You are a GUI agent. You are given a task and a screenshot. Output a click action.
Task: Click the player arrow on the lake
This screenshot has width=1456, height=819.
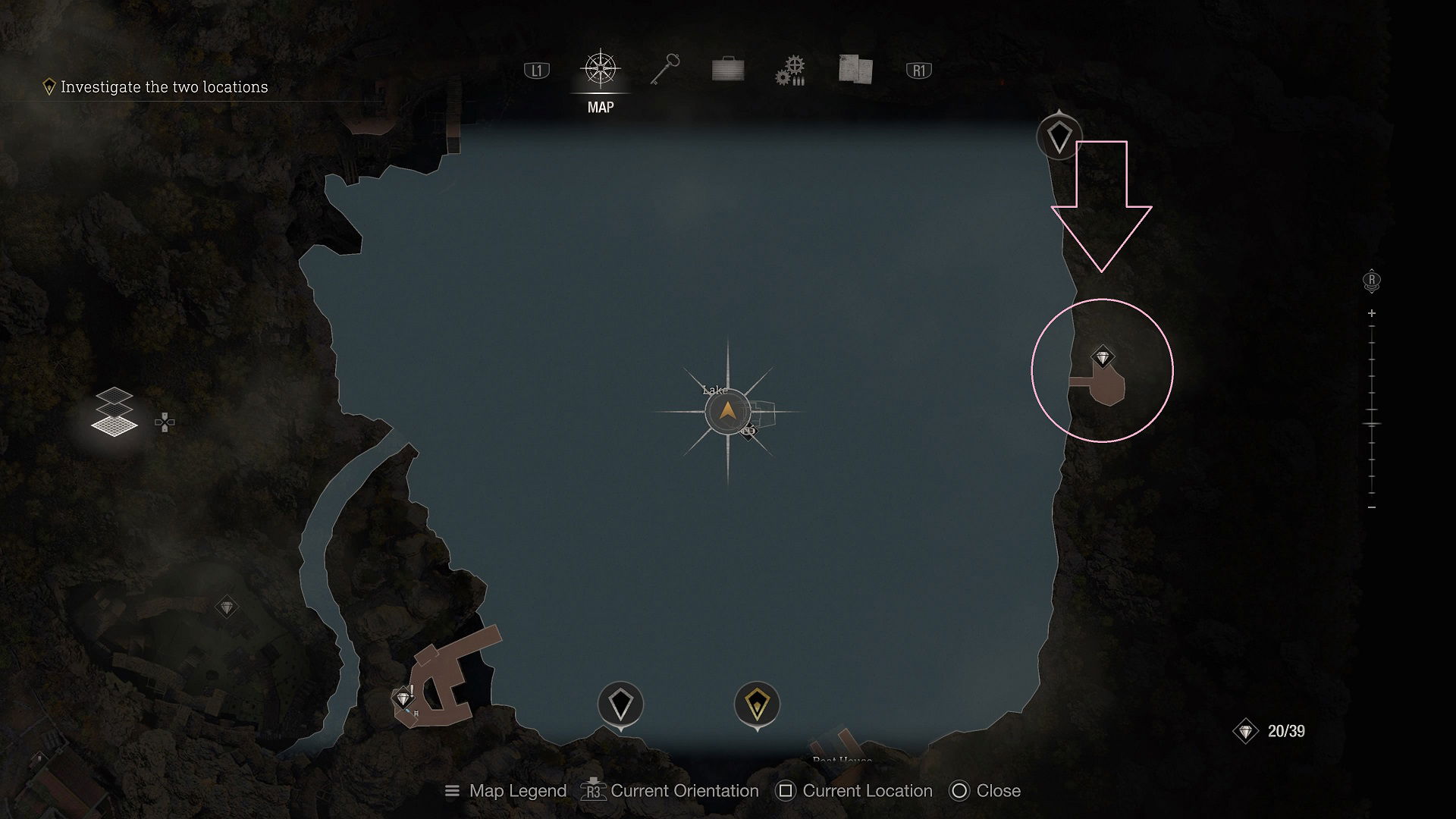click(x=727, y=412)
